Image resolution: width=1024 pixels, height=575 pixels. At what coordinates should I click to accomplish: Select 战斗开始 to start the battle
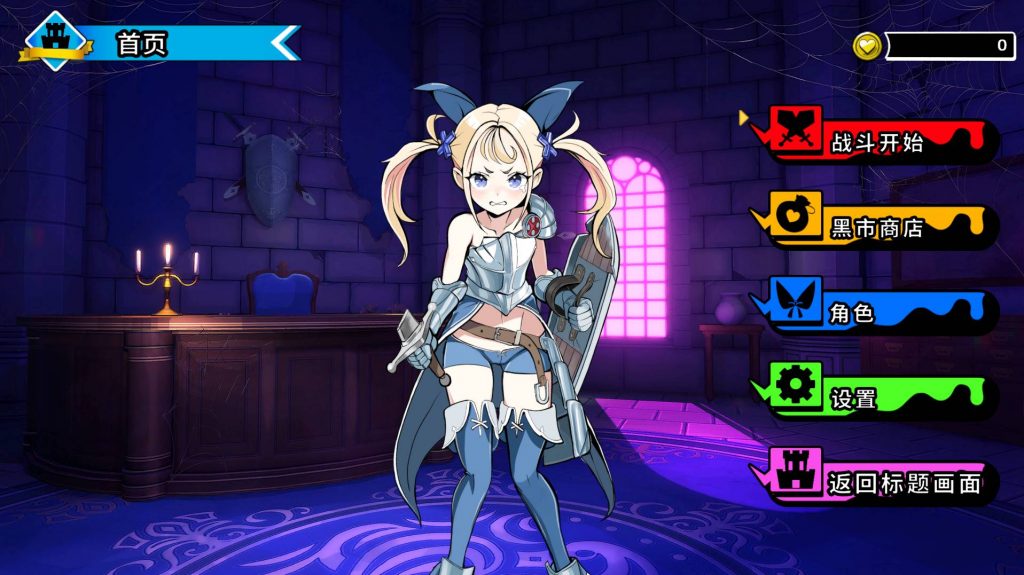(x=877, y=143)
